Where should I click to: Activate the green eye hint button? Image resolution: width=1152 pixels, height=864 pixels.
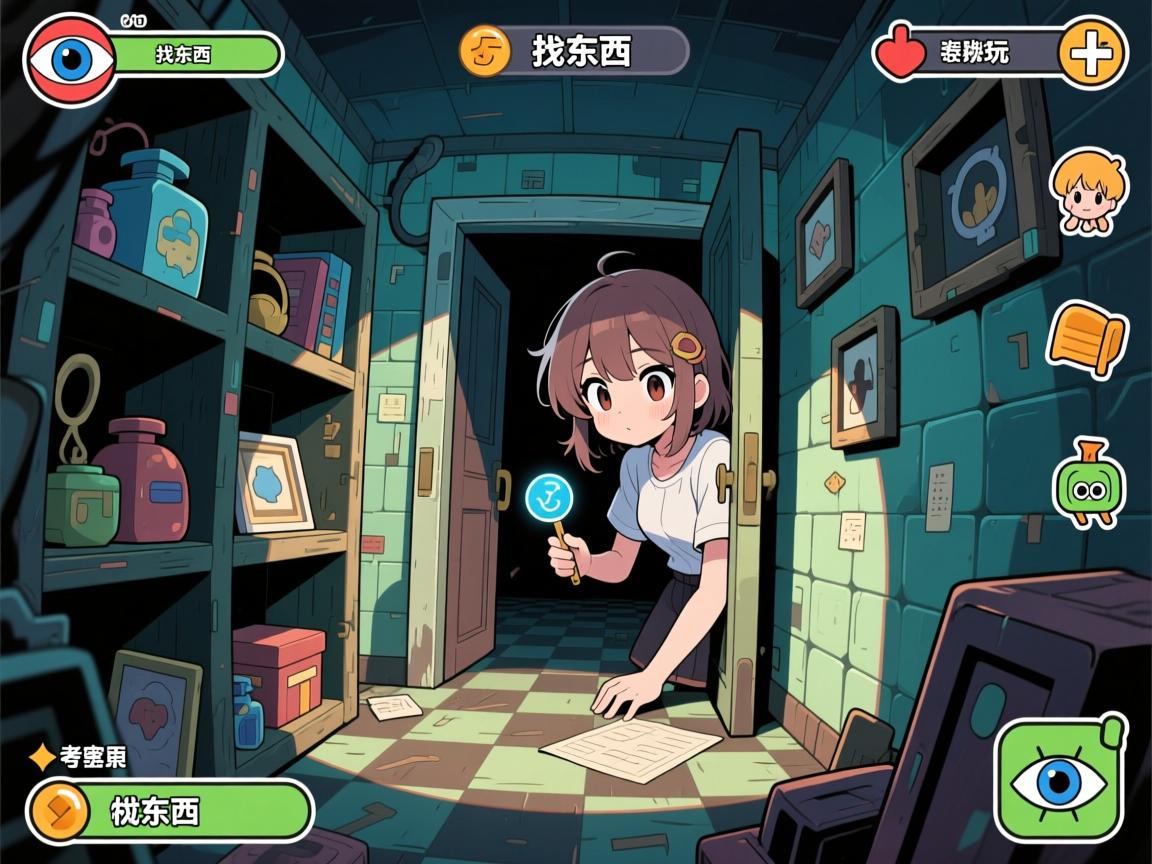click(1060, 779)
